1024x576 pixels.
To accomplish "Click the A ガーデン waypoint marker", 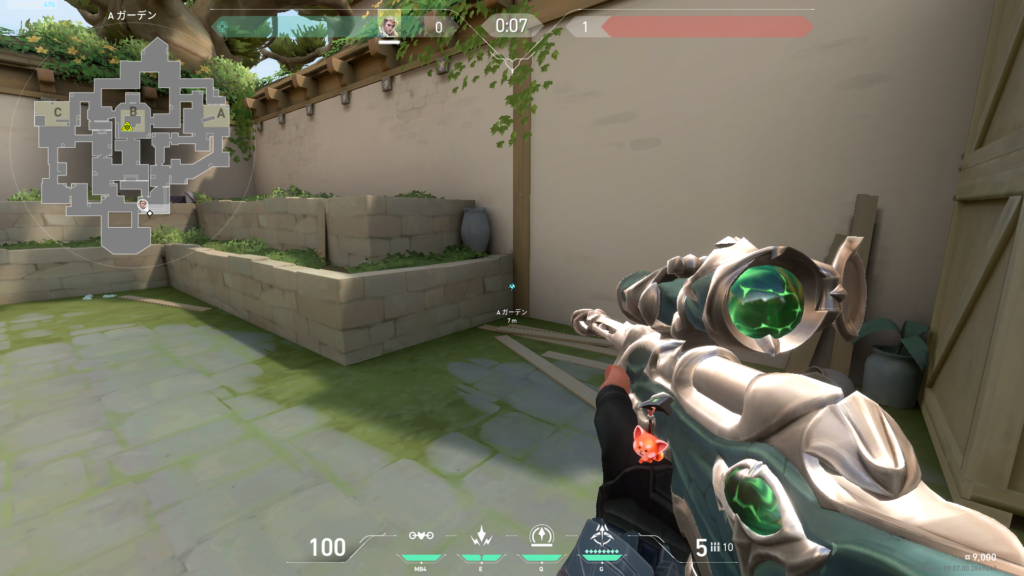I will [x=512, y=286].
